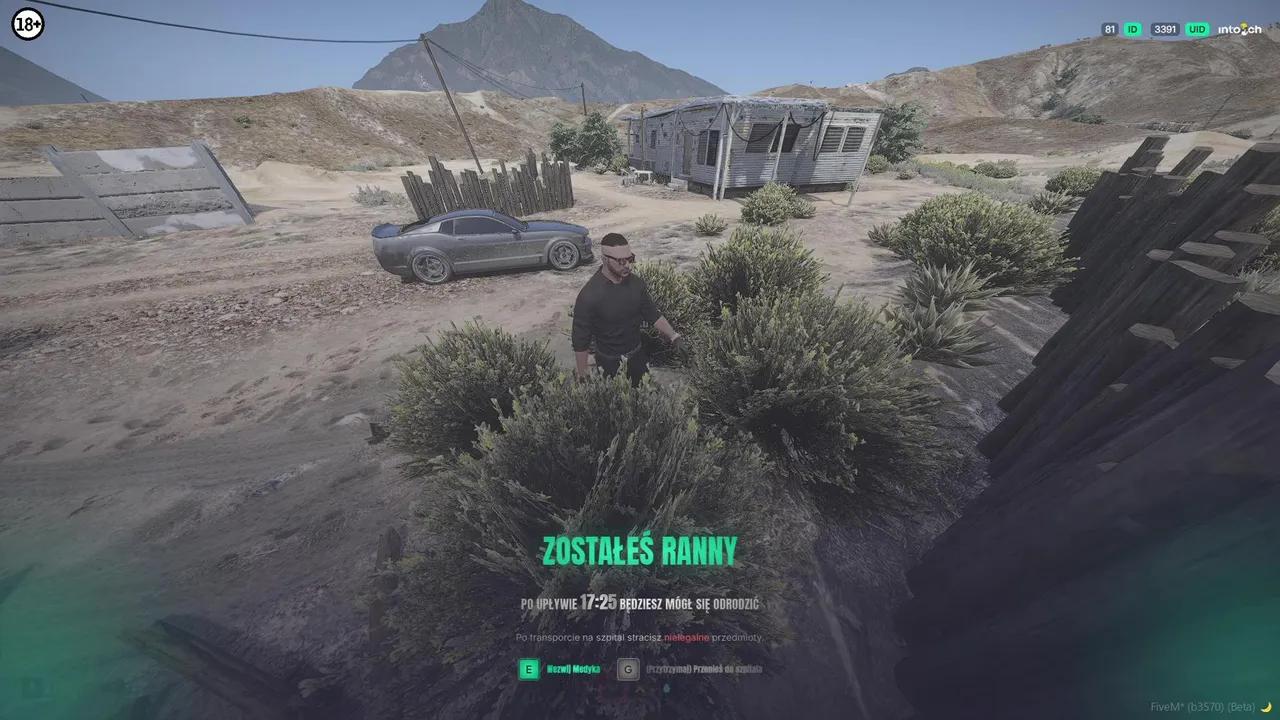Click the 81 player count badge

pos(1108,30)
